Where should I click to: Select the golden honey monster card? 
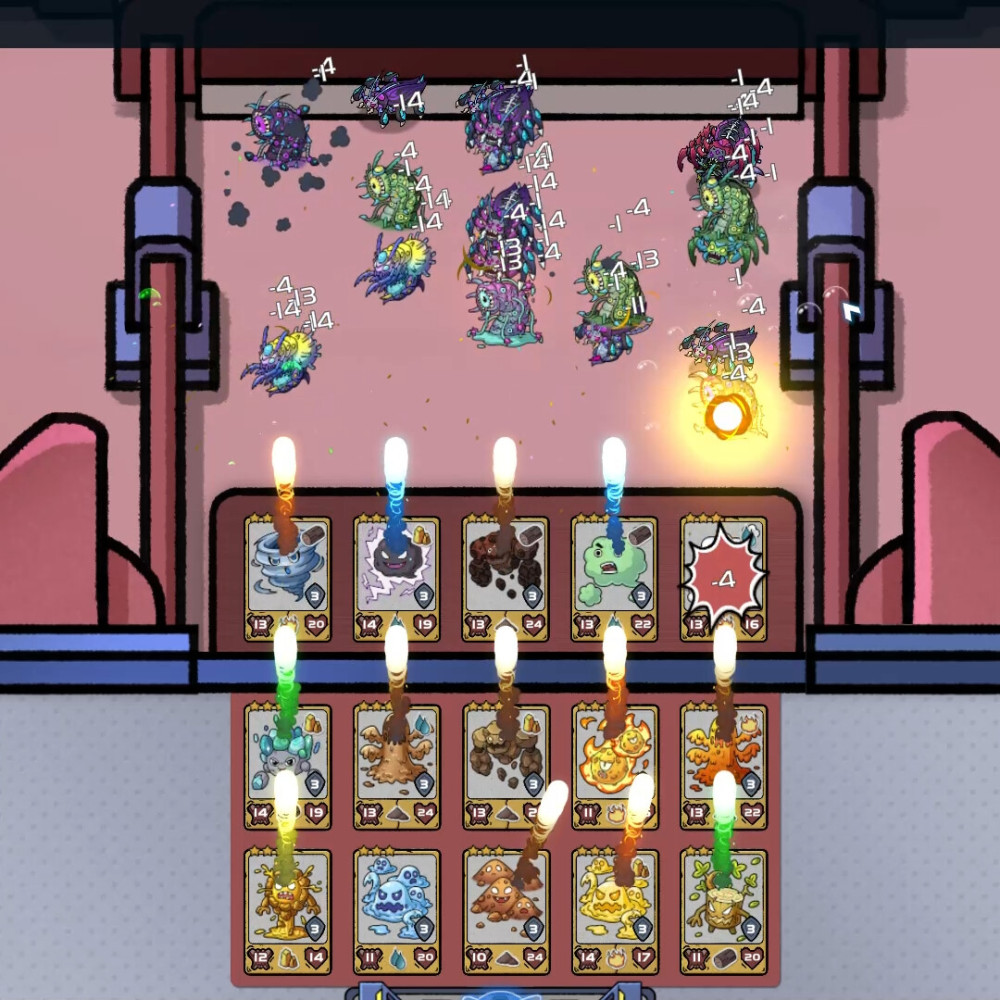[288, 910]
